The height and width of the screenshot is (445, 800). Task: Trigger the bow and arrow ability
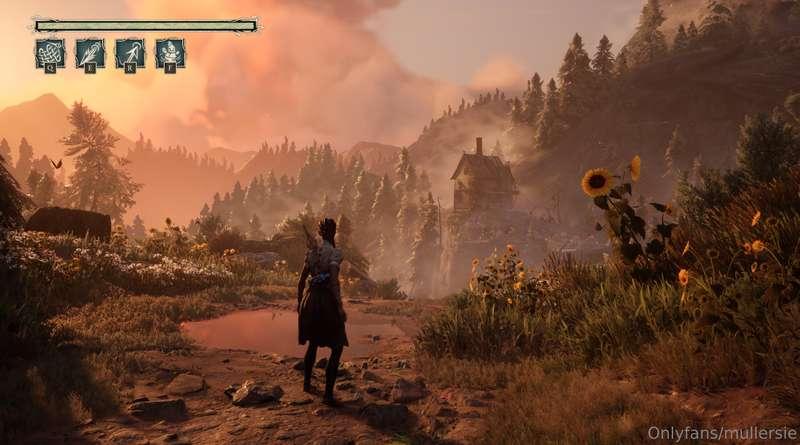pos(130,53)
